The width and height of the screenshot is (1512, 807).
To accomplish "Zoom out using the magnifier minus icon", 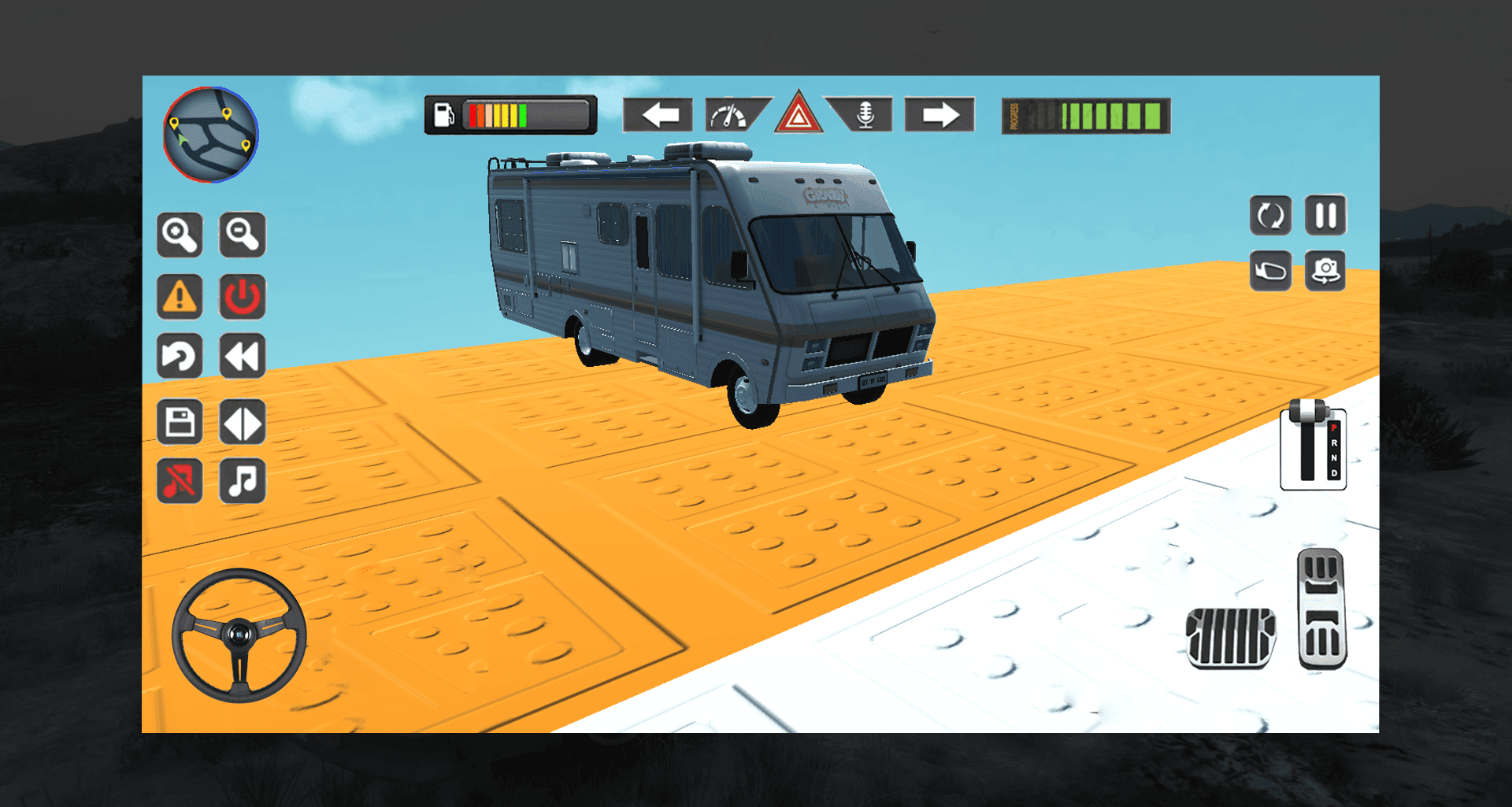I will [x=243, y=235].
